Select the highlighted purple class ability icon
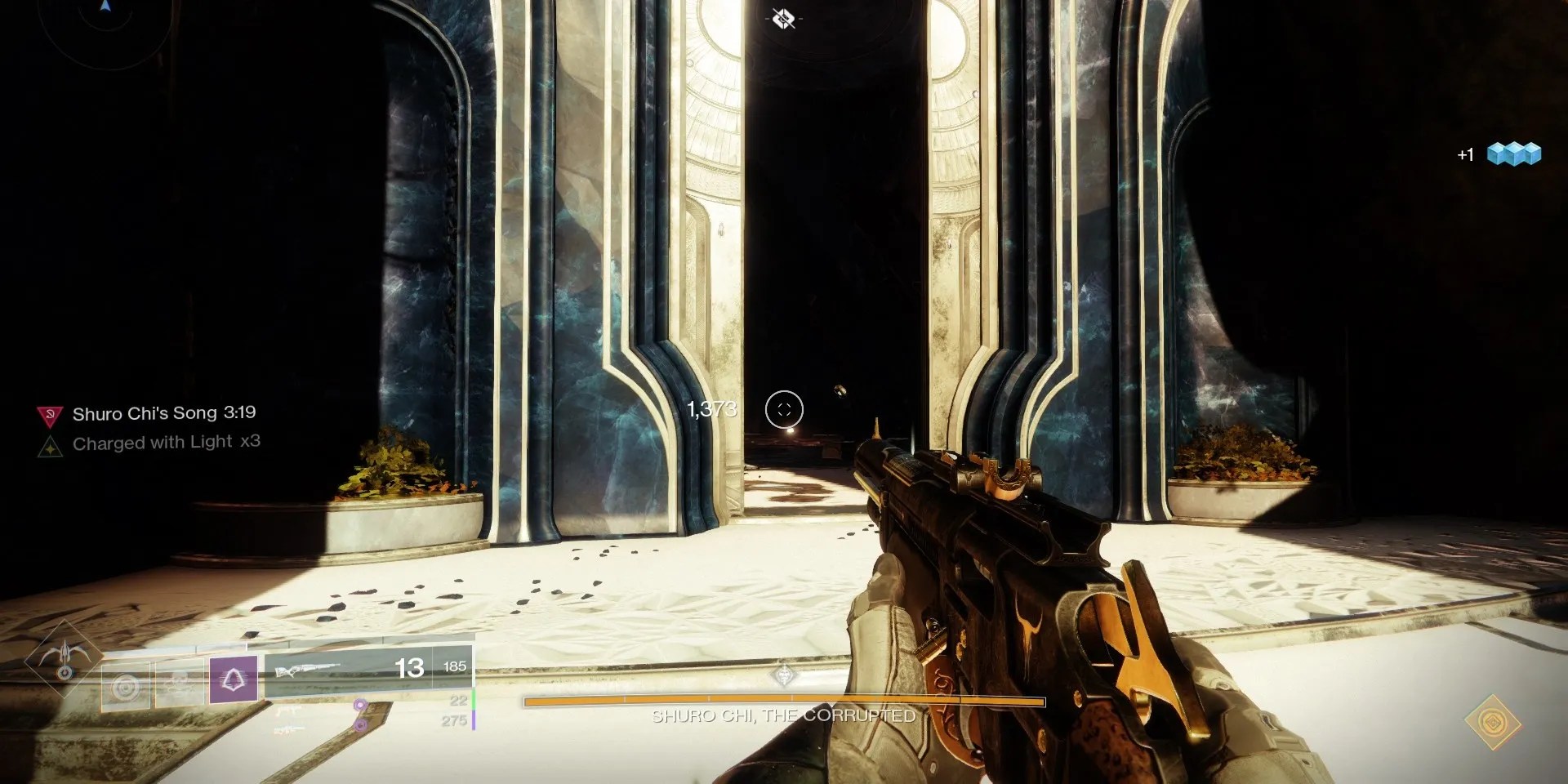 233,679
